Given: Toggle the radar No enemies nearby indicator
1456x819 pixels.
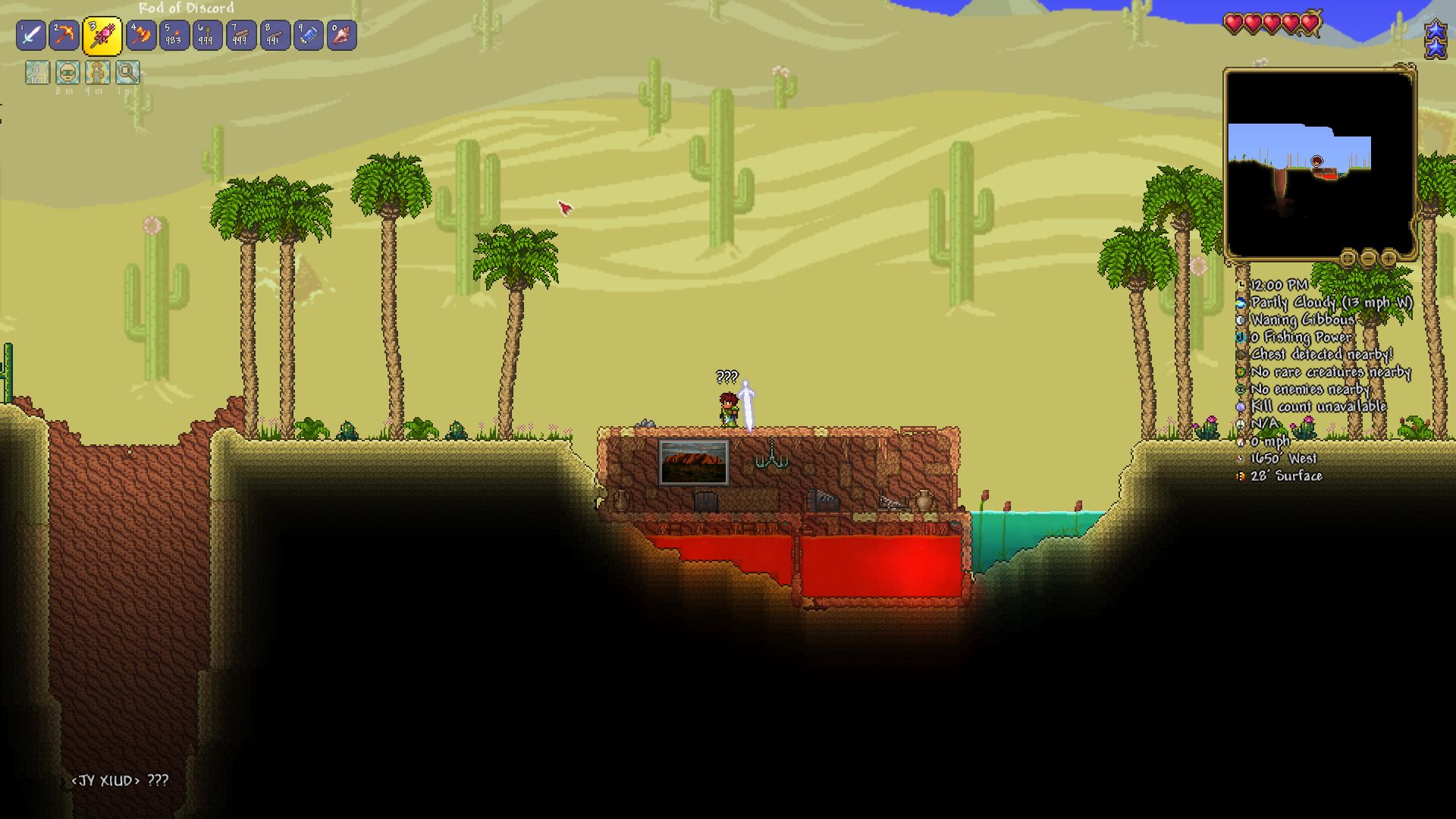Looking at the screenshot, I should pos(1241,389).
